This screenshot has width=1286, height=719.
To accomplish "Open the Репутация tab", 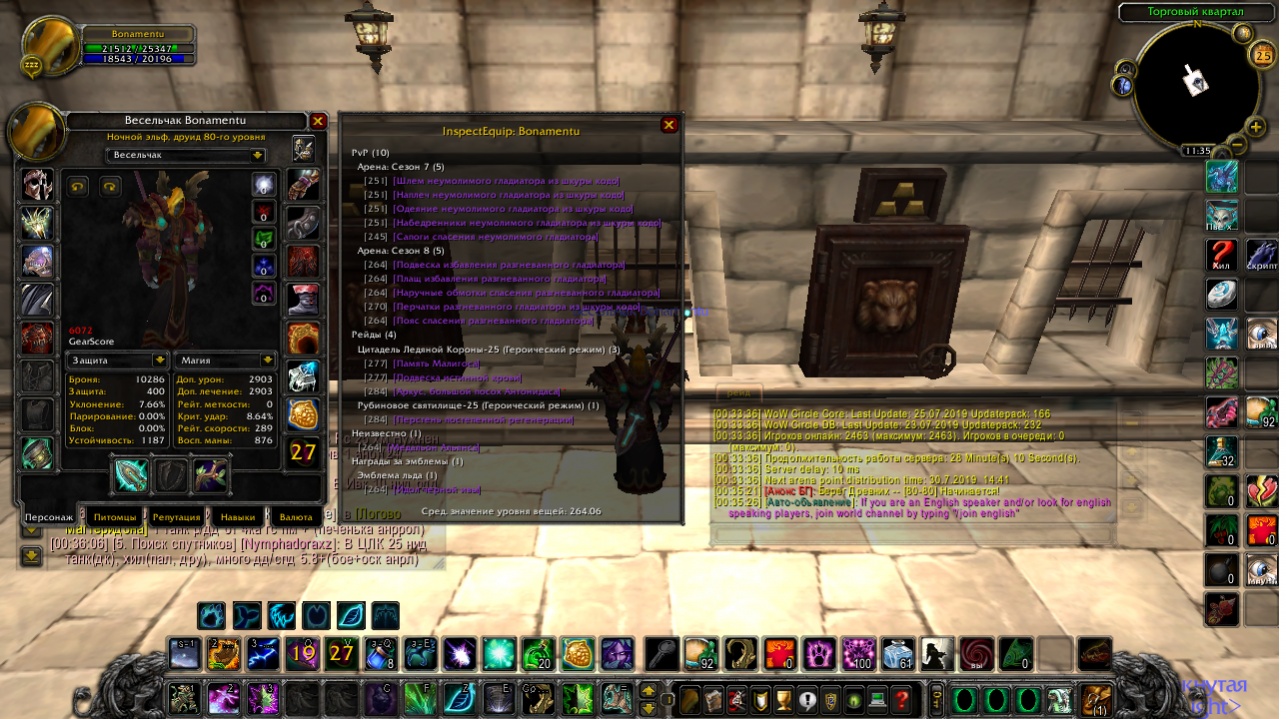I will (176, 517).
